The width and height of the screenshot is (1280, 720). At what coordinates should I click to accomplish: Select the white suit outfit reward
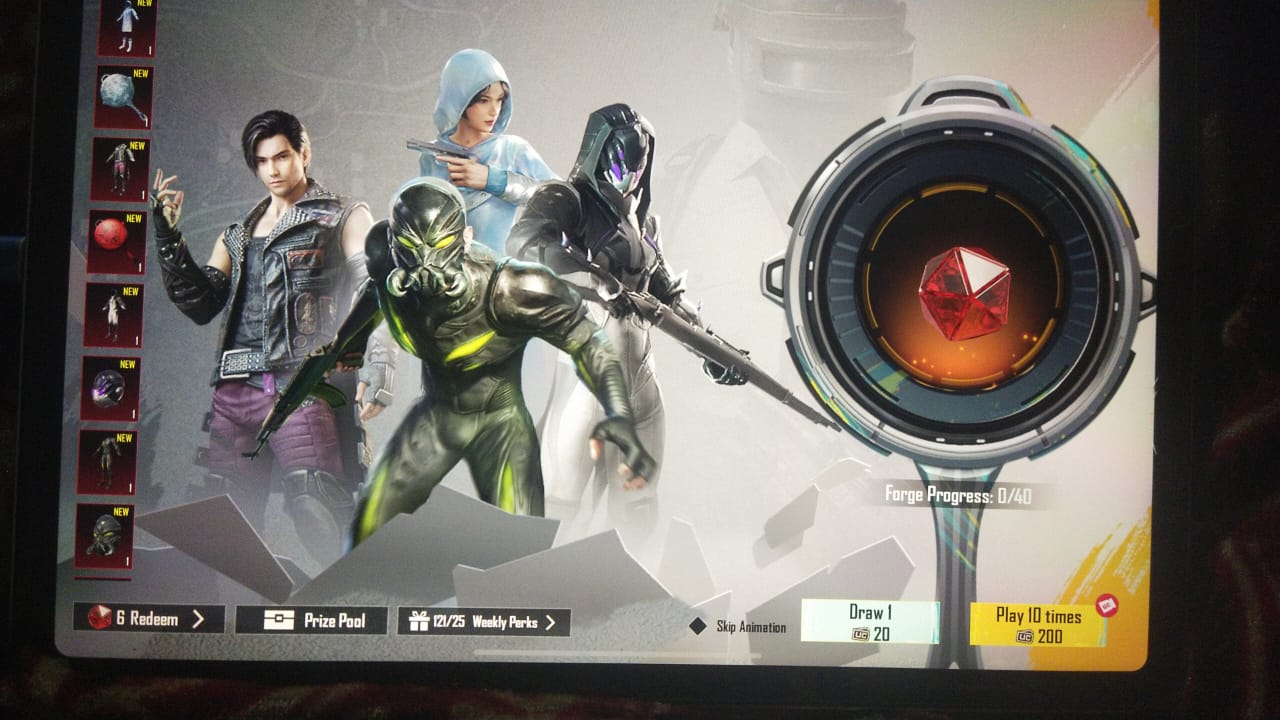pos(113,314)
